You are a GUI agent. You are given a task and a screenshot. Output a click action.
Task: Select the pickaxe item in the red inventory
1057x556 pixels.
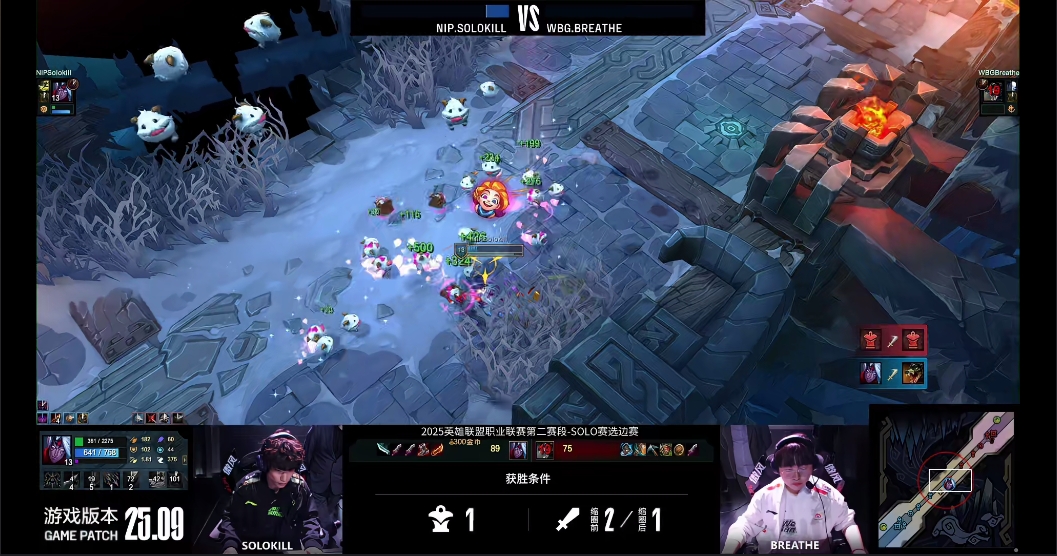(653, 450)
